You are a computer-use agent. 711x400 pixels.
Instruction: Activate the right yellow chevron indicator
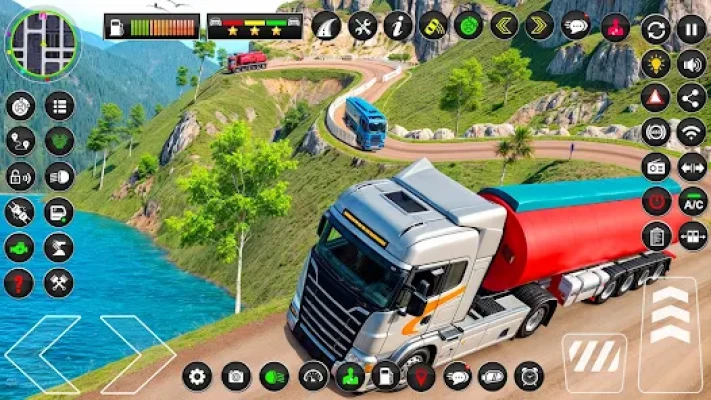[x=540, y=25]
